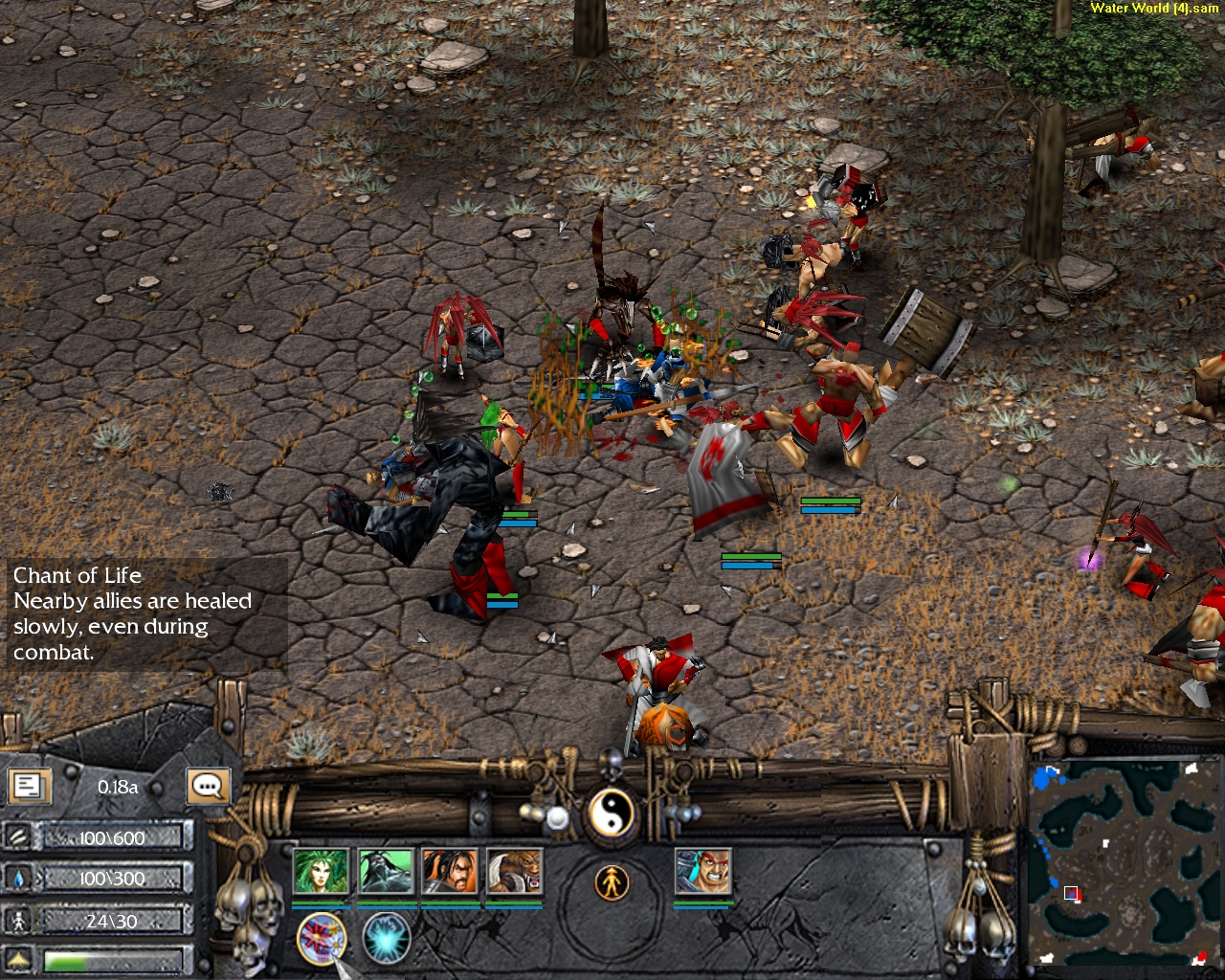Select the werewolf unit portrait
The image size is (1225, 980).
[x=514, y=873]
